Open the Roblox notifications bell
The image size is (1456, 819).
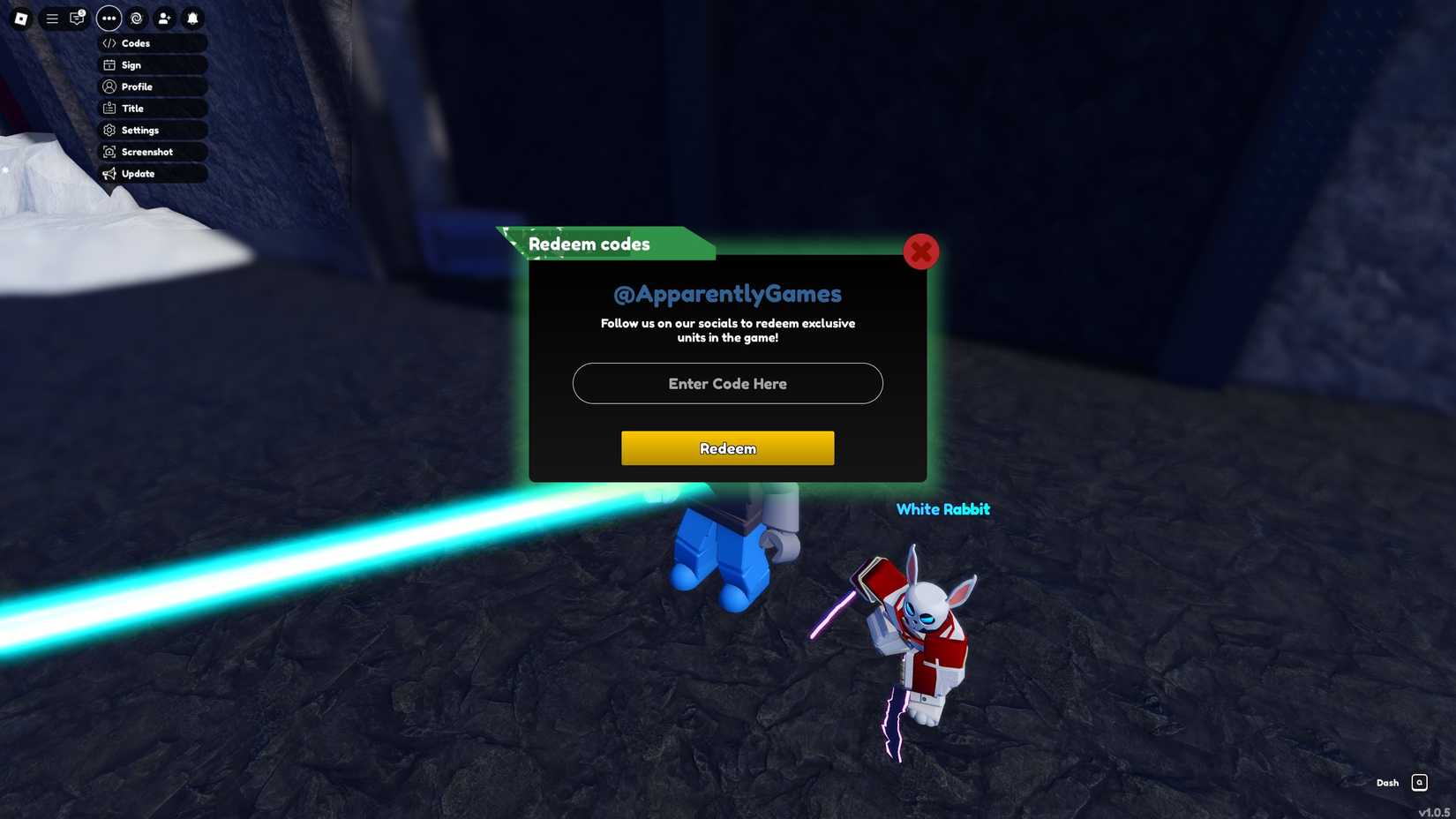(x=191, y=19)
